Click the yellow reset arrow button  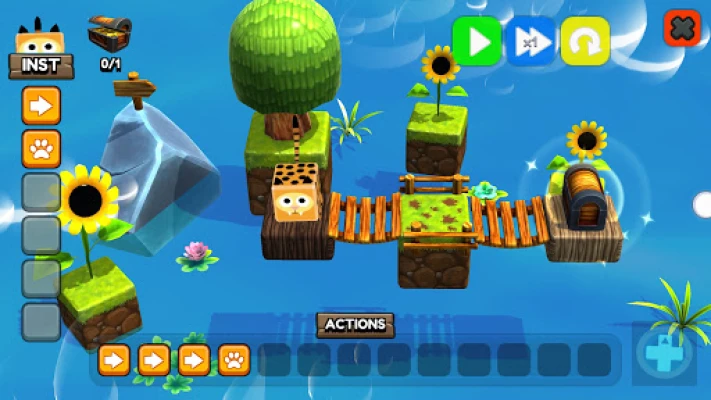point(585,42)
